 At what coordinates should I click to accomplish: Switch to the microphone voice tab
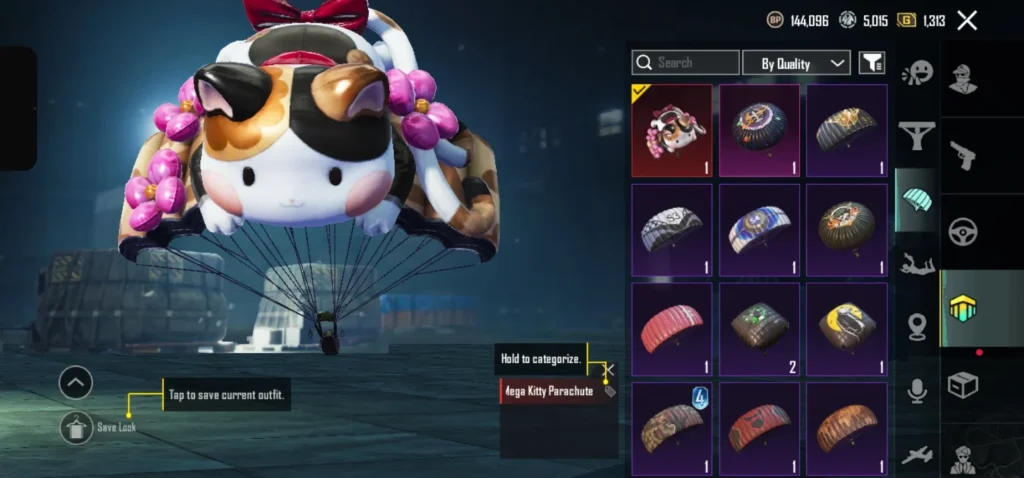(916, 391)
